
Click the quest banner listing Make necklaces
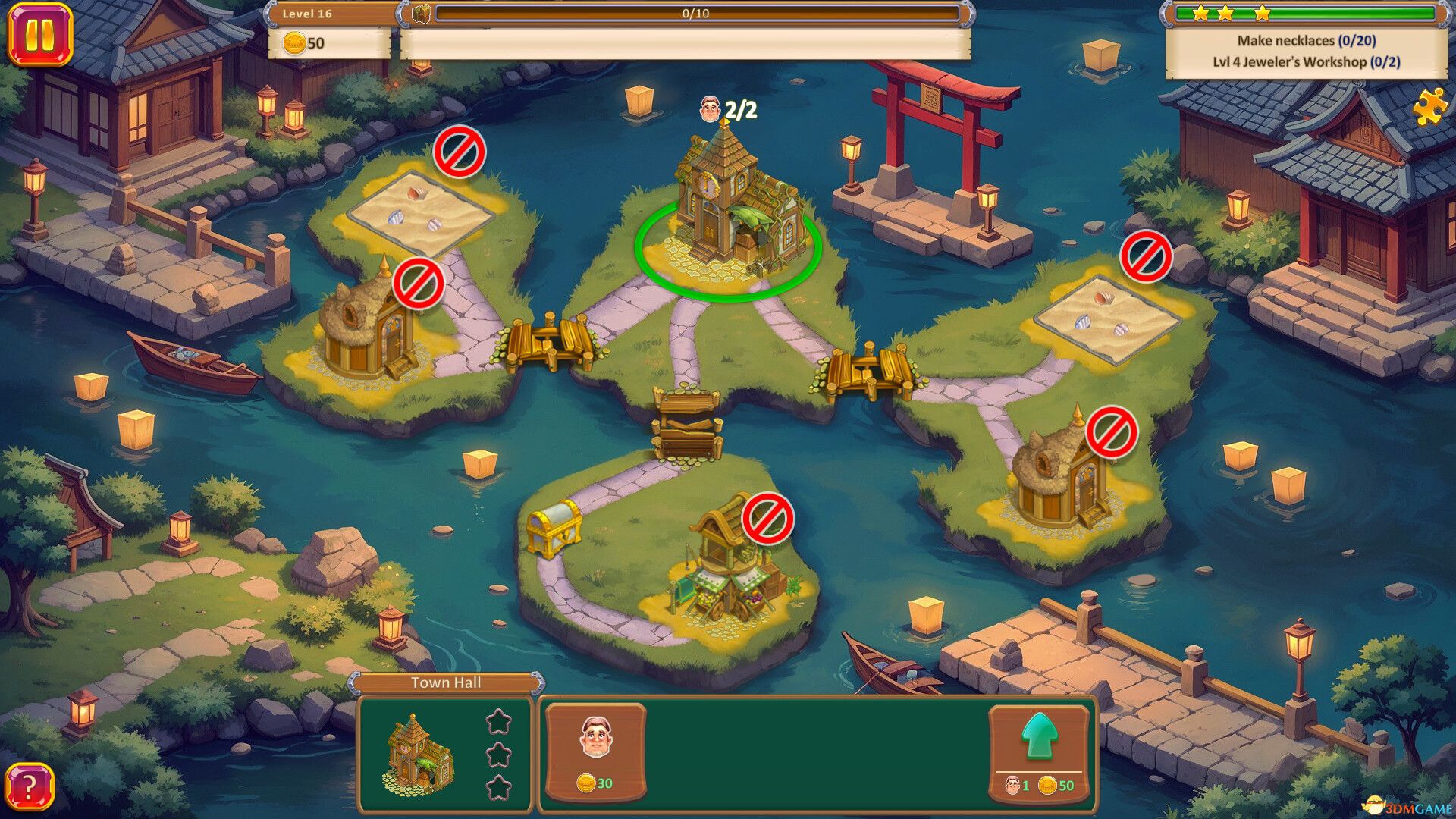pos(1307,42)
